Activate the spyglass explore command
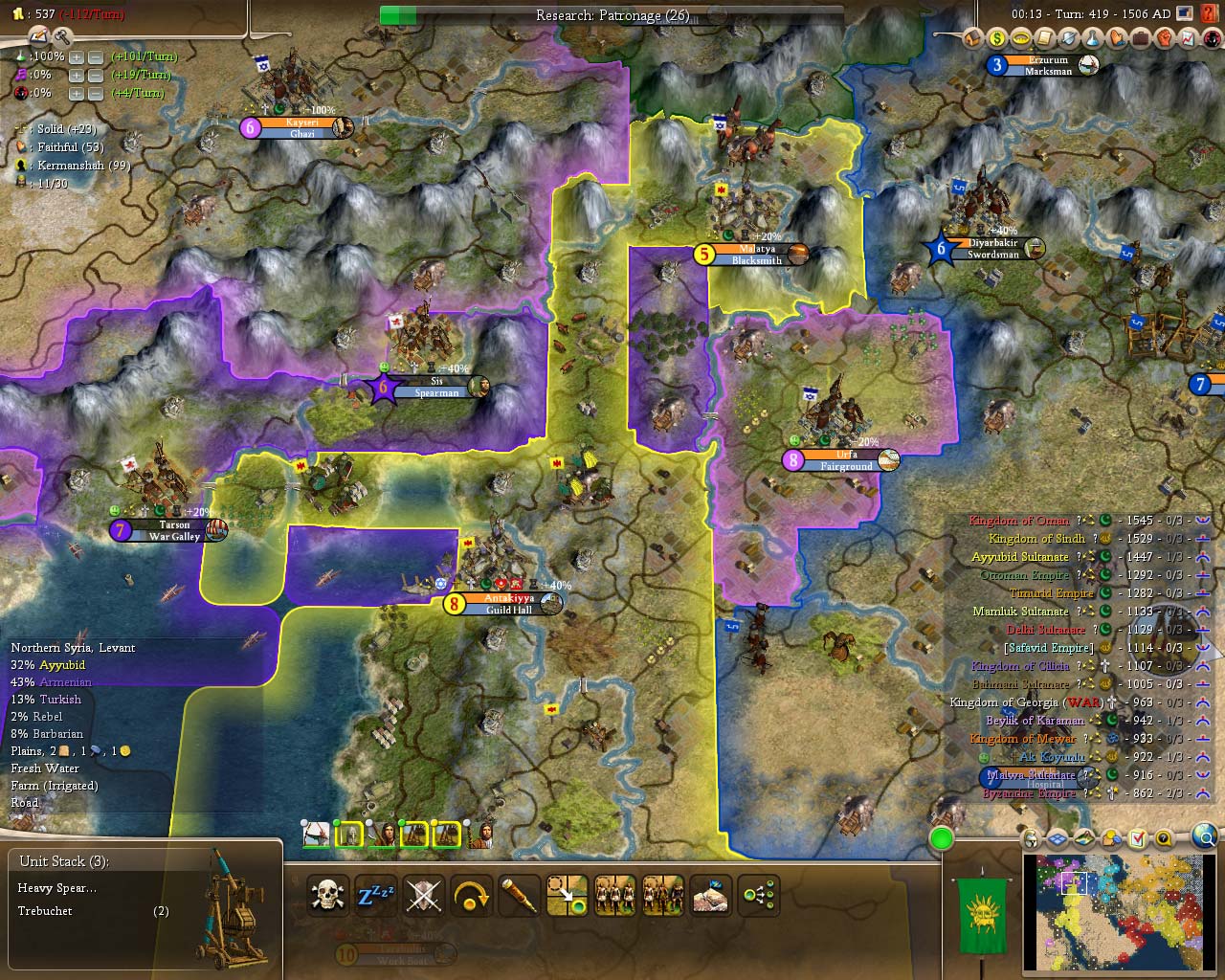The image size is (1225, 980). [520, 896]
